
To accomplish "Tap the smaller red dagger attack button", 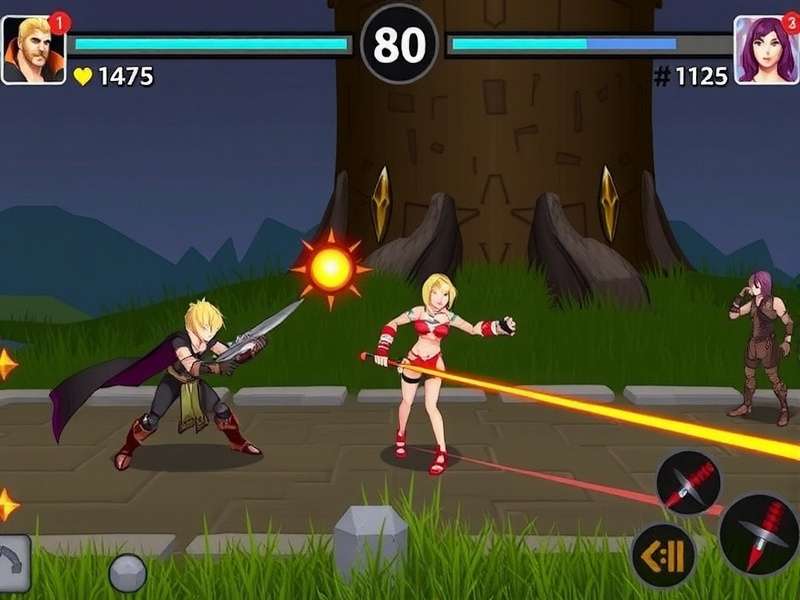I will [x=689, y=483].
